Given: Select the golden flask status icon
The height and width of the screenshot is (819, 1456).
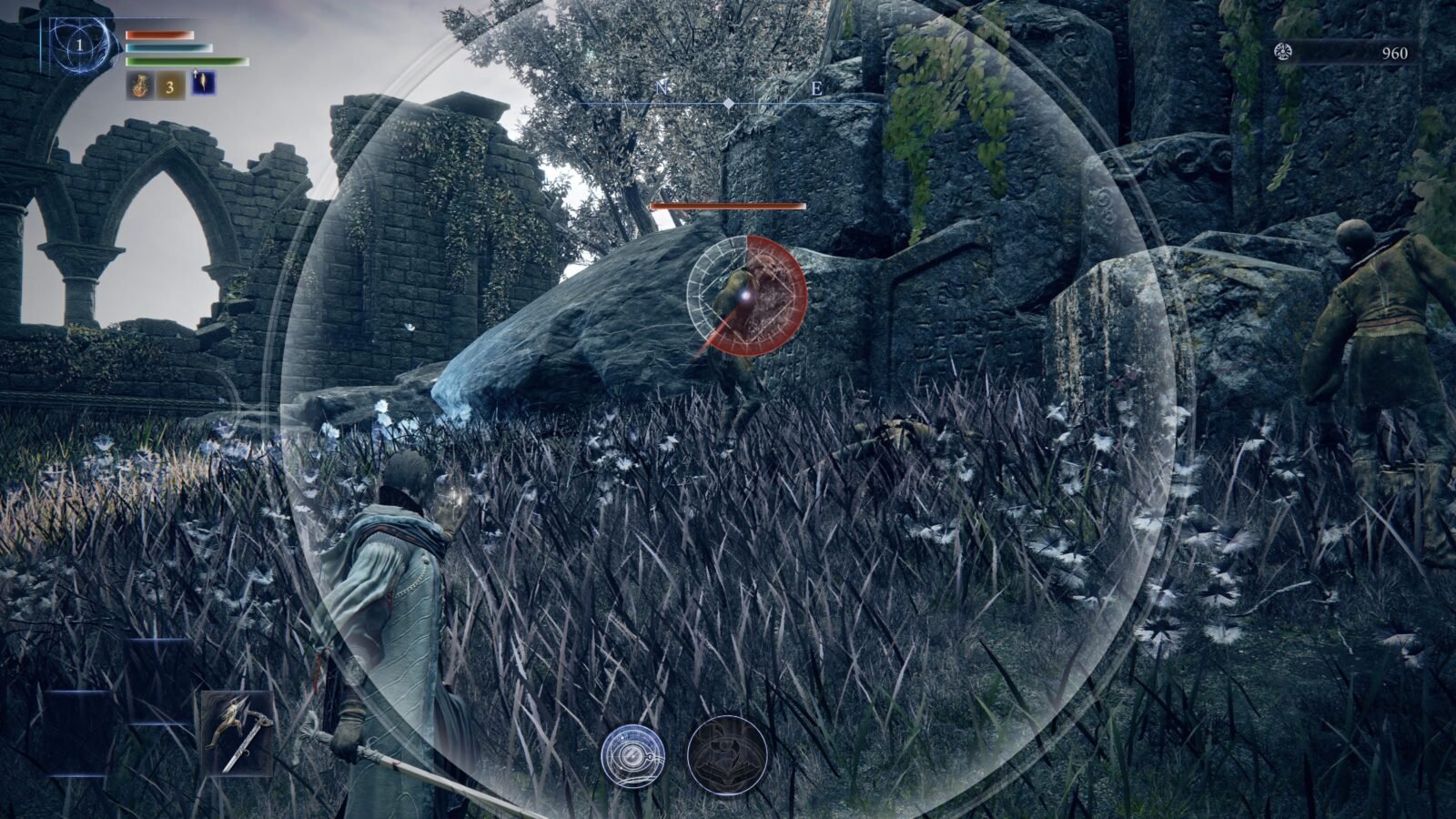Looking at the screenshot, I should (139, 86).
